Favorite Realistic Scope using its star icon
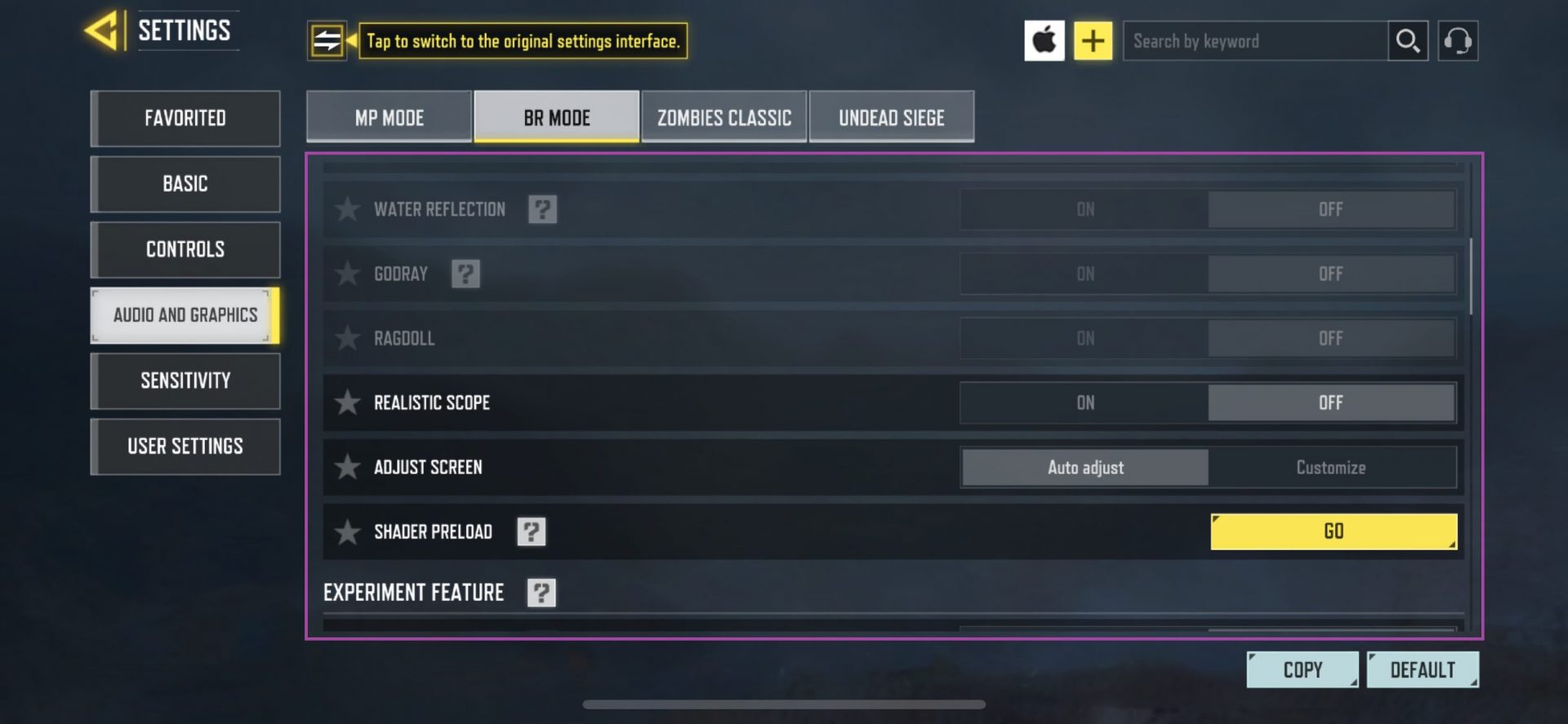 point(347,402)
